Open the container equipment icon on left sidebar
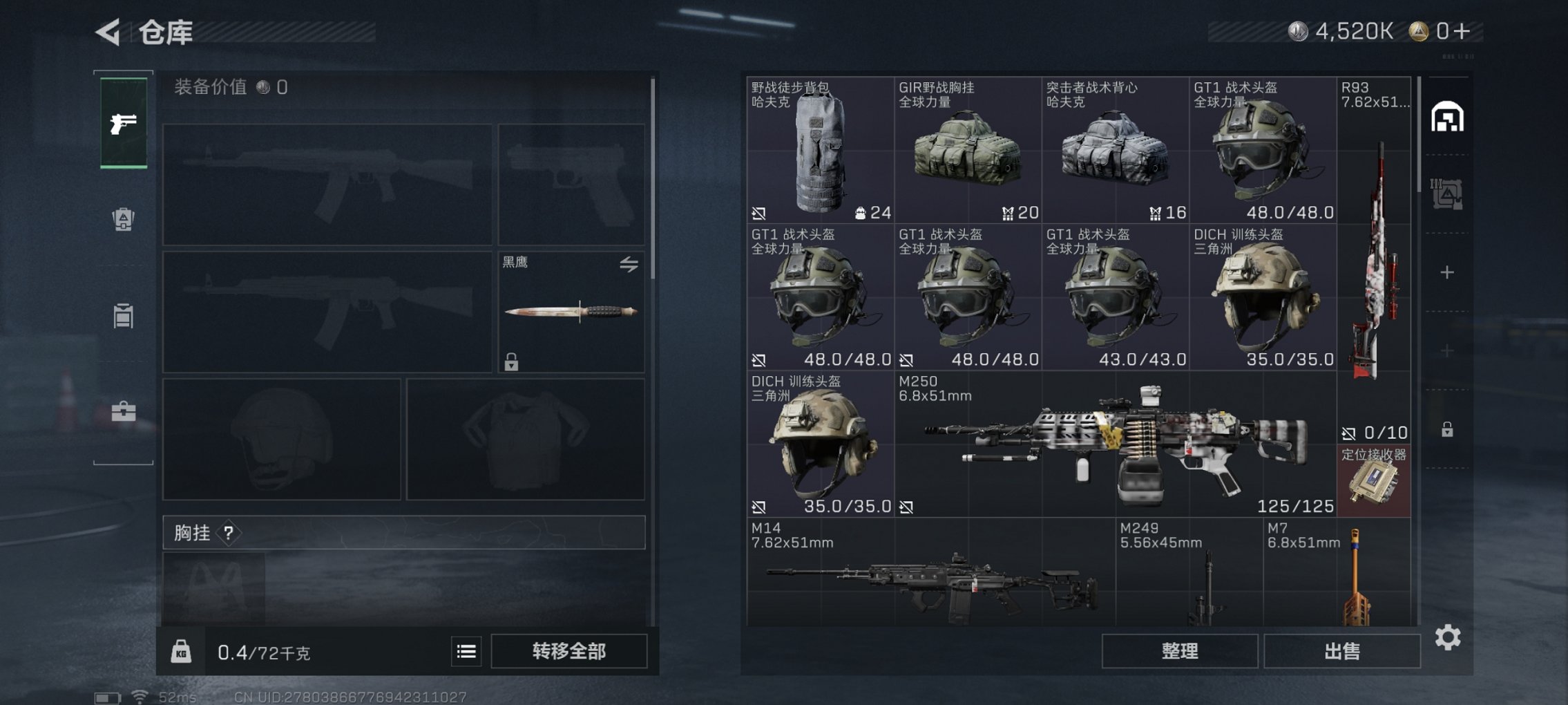 tap(123, 316)
